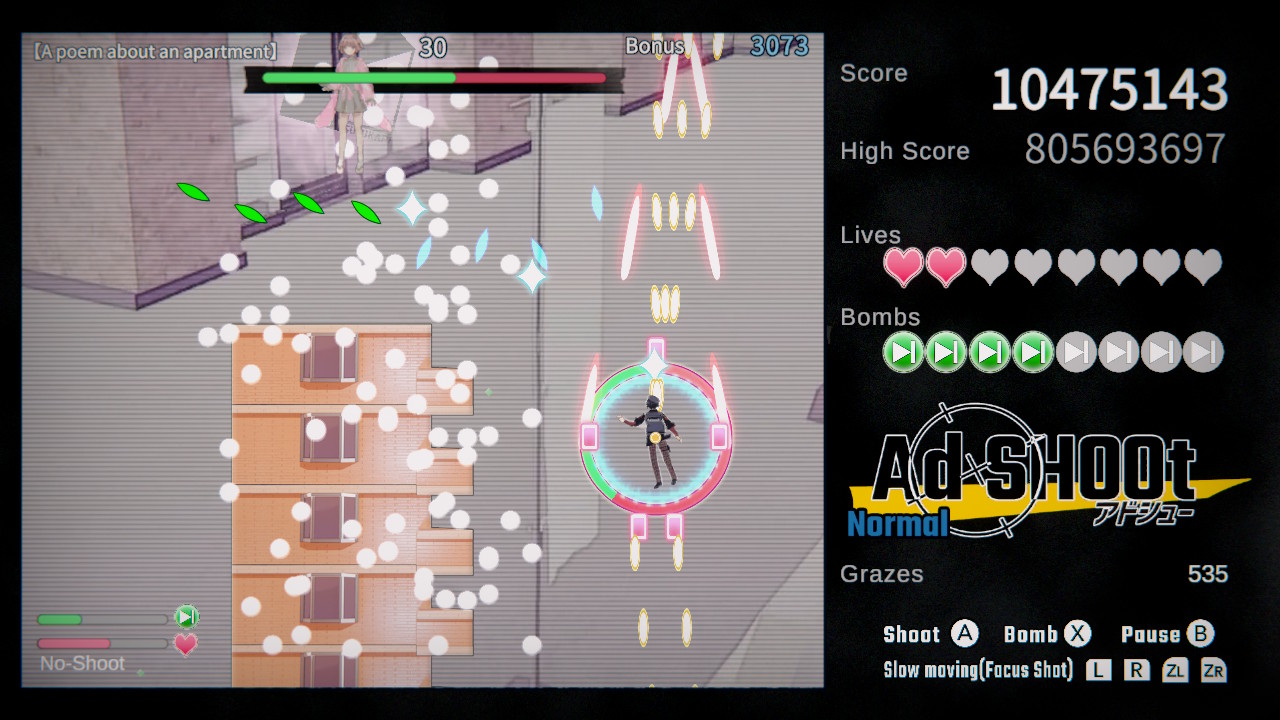1280x720 pixels.
Task: Click a grey heart in the Lives row
Action: 990,267
